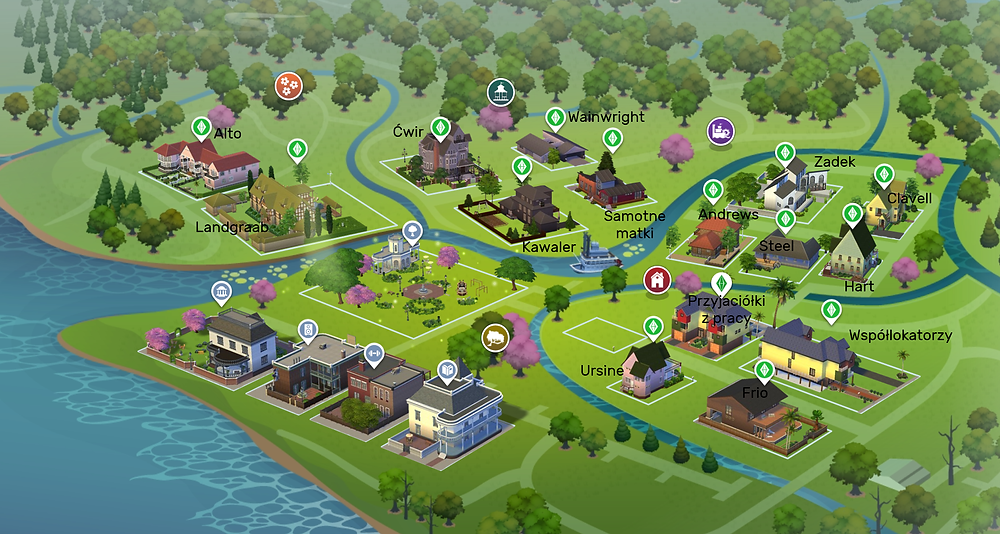Select the Kawaler lot plumbob marker
Screen dimensions: 1000x534
(x=521, y=166)
